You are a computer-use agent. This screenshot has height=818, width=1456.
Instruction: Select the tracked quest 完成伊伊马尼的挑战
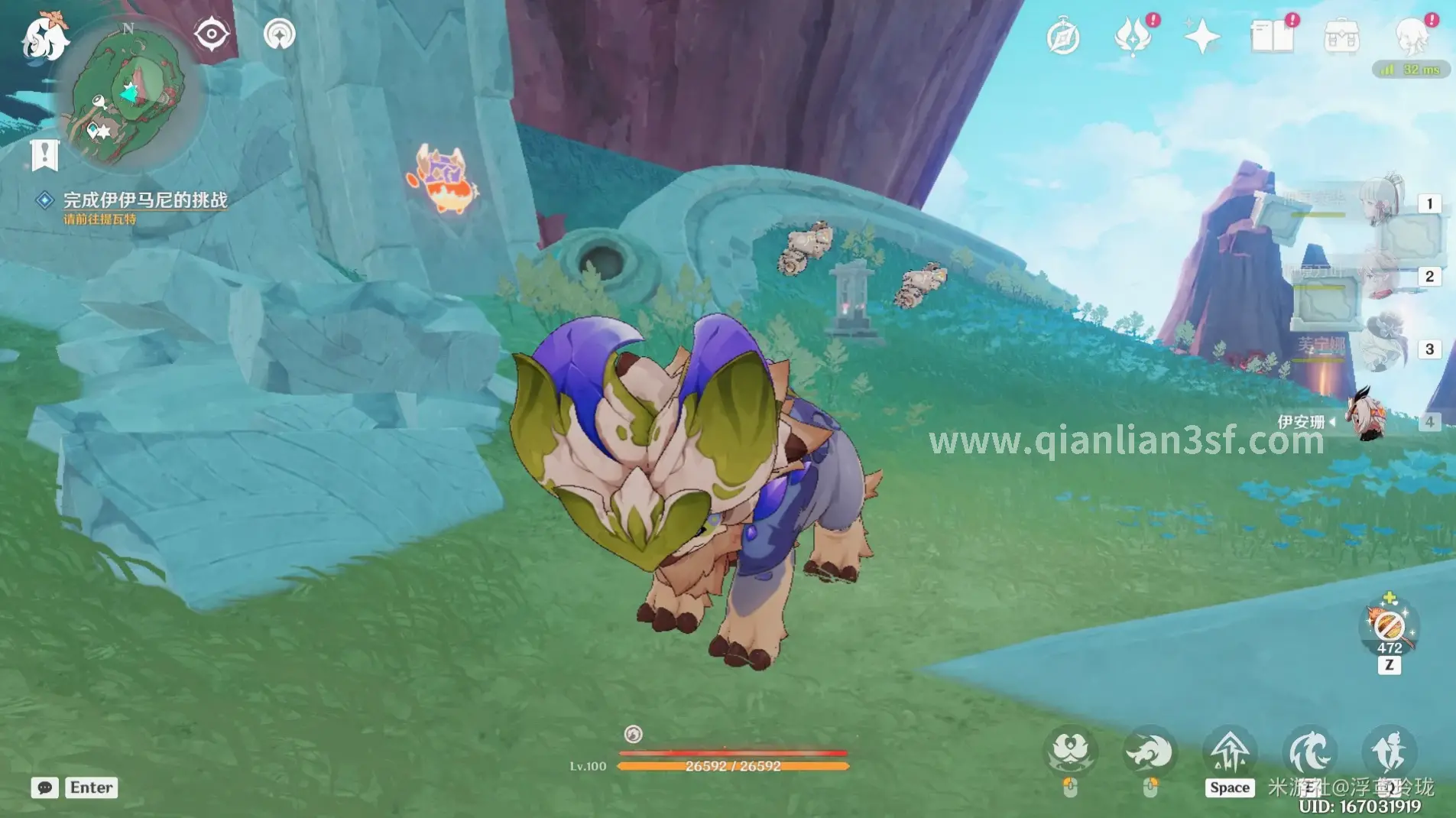144,200
